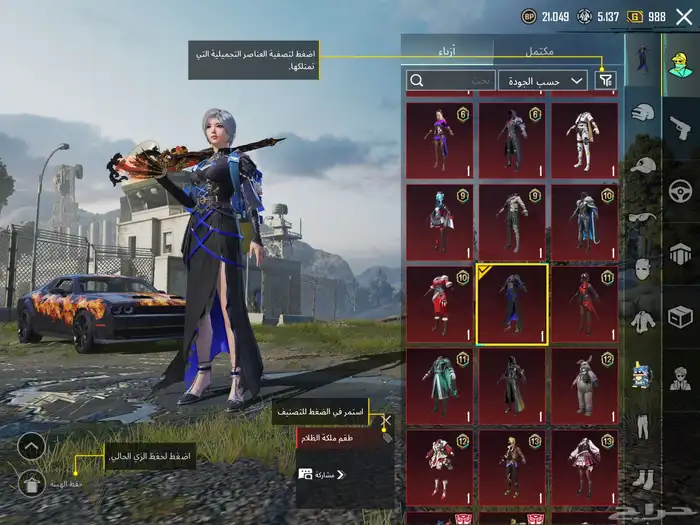Select the highlighted dark blue outfit tile
700x525 pixels.
click(x=512, y=304)
